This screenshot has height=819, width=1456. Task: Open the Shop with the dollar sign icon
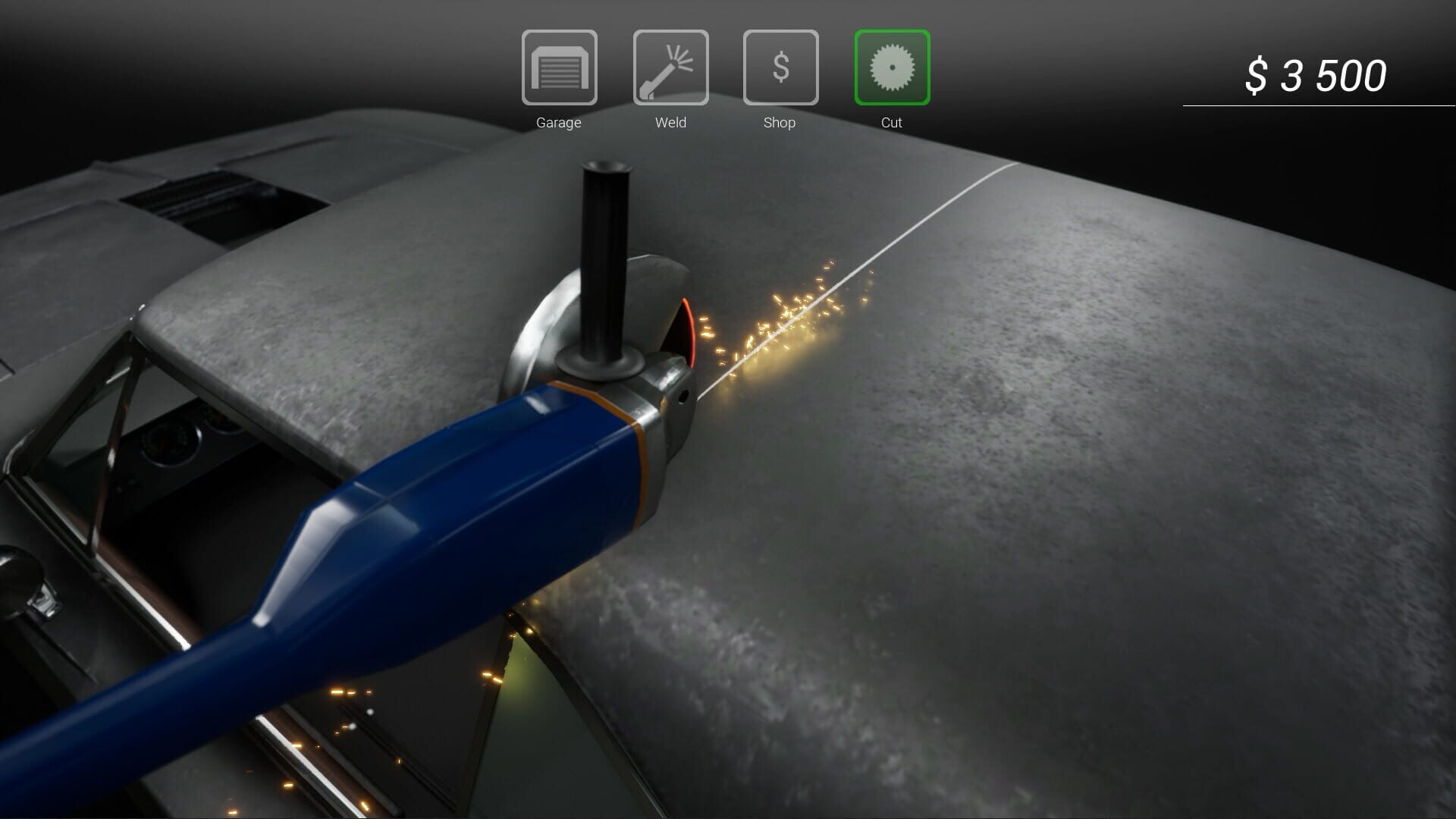[x=780, y=68]
